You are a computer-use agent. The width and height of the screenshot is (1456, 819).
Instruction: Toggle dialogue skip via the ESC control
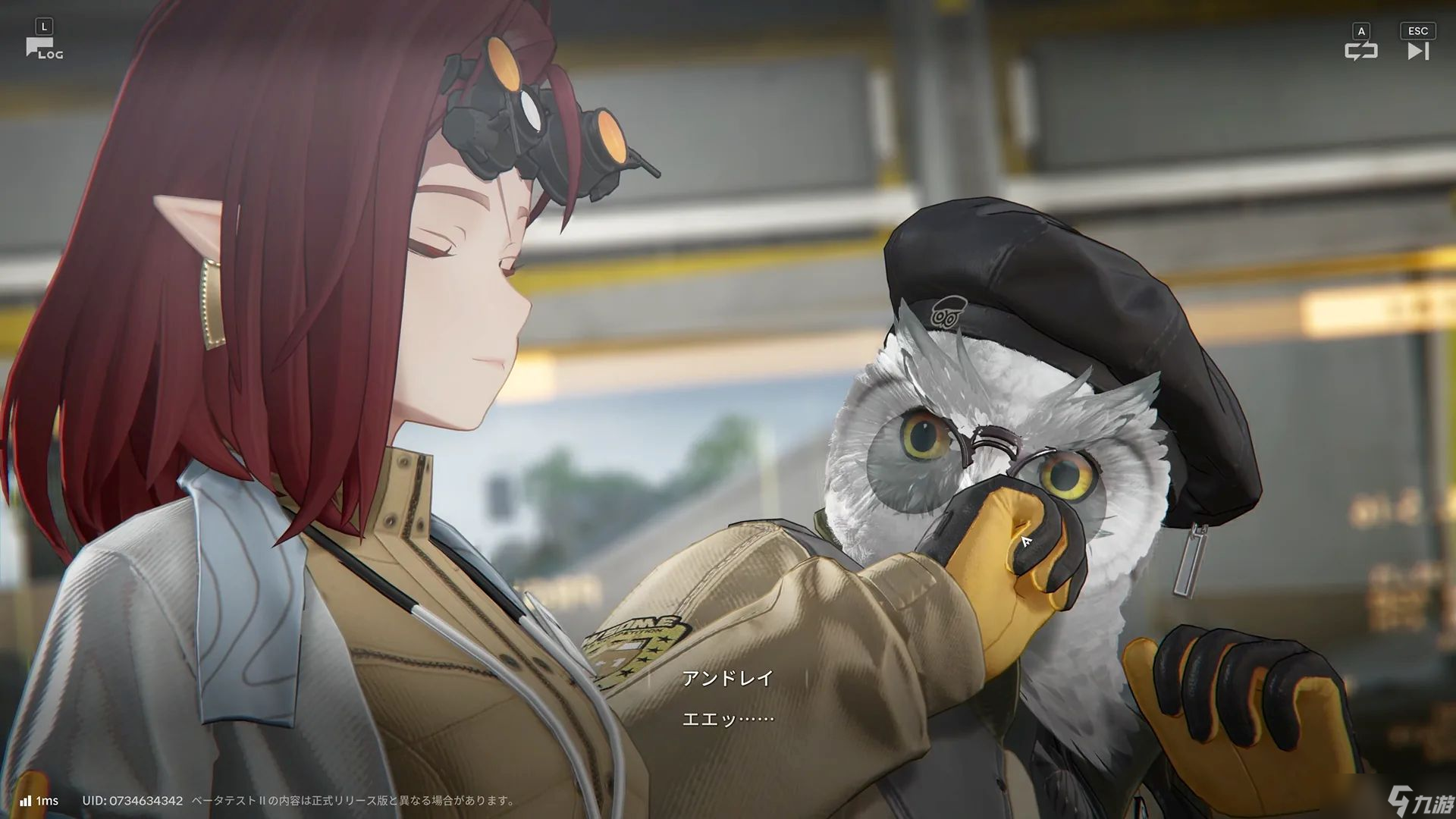click(1417, 31)
